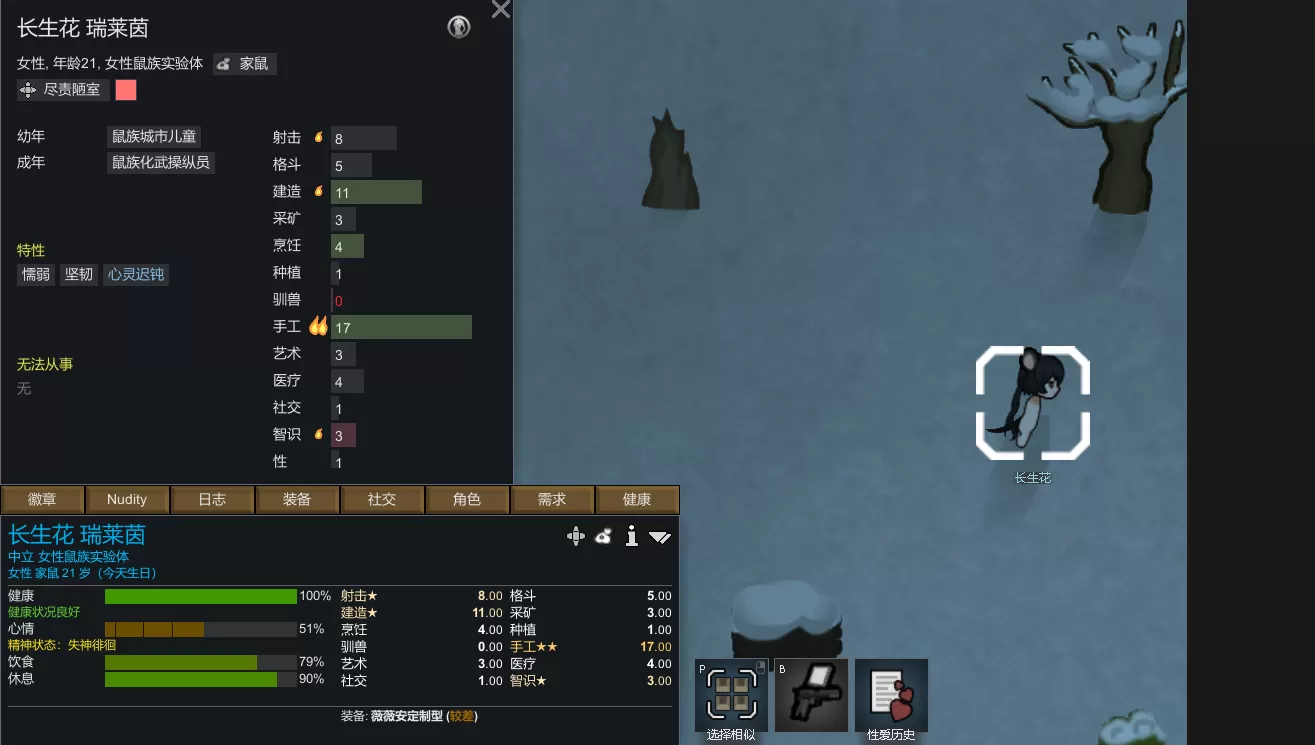The width and height of the screenshot is (1315, 745).
Task: Show the 日志 log tab
Action: (x=212, y=499)
